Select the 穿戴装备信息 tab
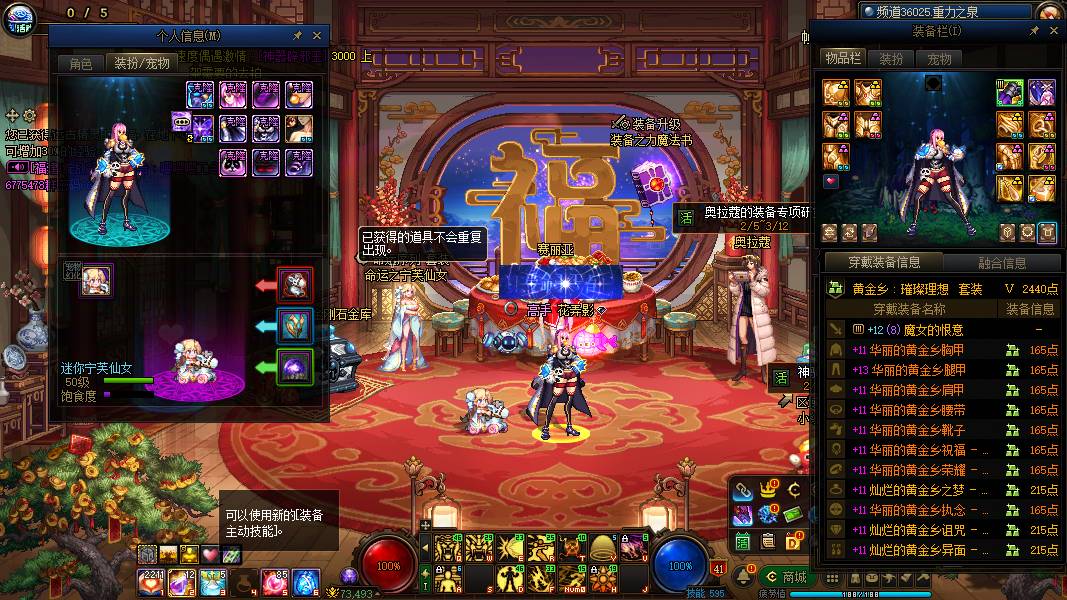The image size is (1067, 600). tap(884, 263)
